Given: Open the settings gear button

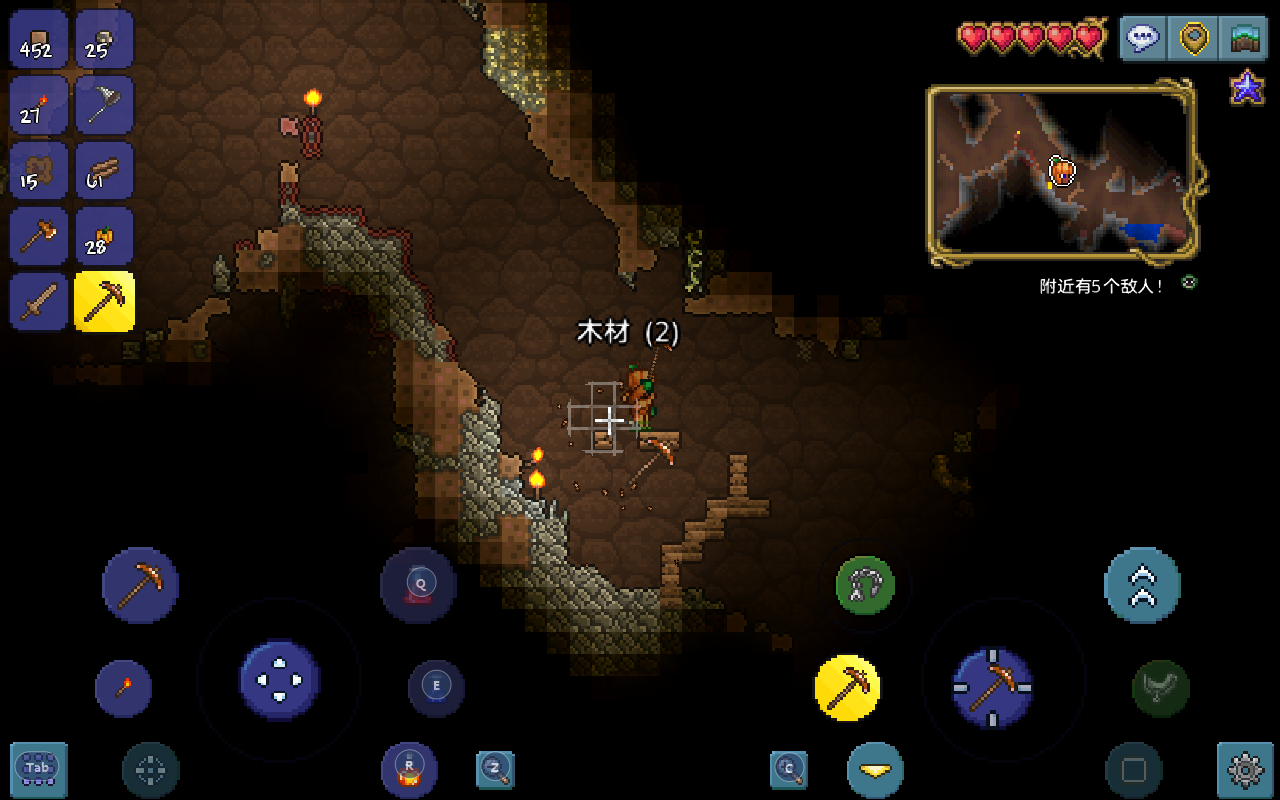Looking at the screenshot, I should (1245, 770).
